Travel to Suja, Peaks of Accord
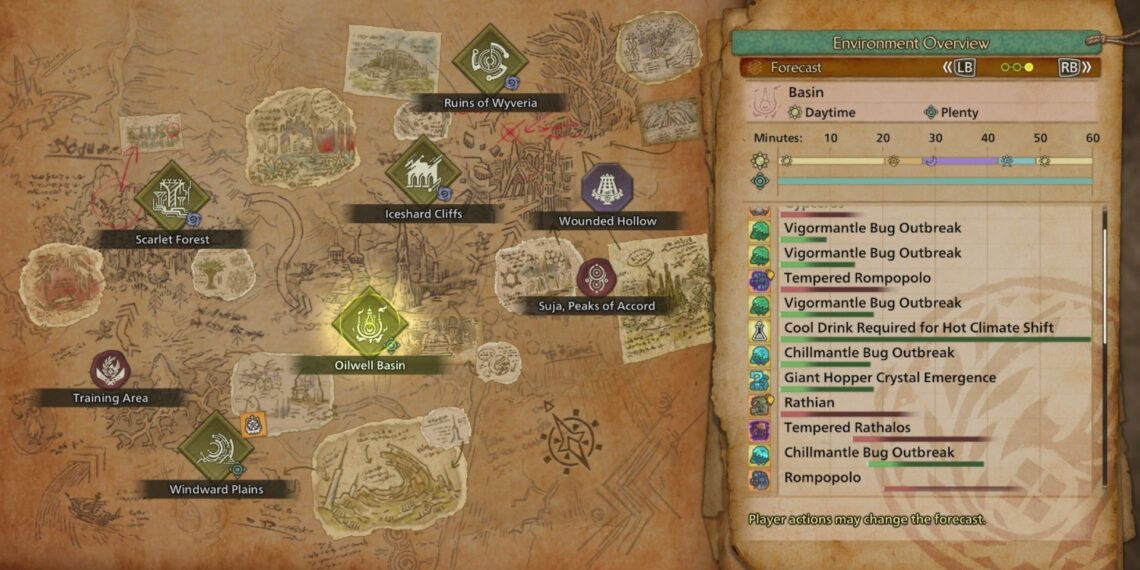Image resolution: width=1140 pixels, height=570 pixels. [x=596, y=277]
